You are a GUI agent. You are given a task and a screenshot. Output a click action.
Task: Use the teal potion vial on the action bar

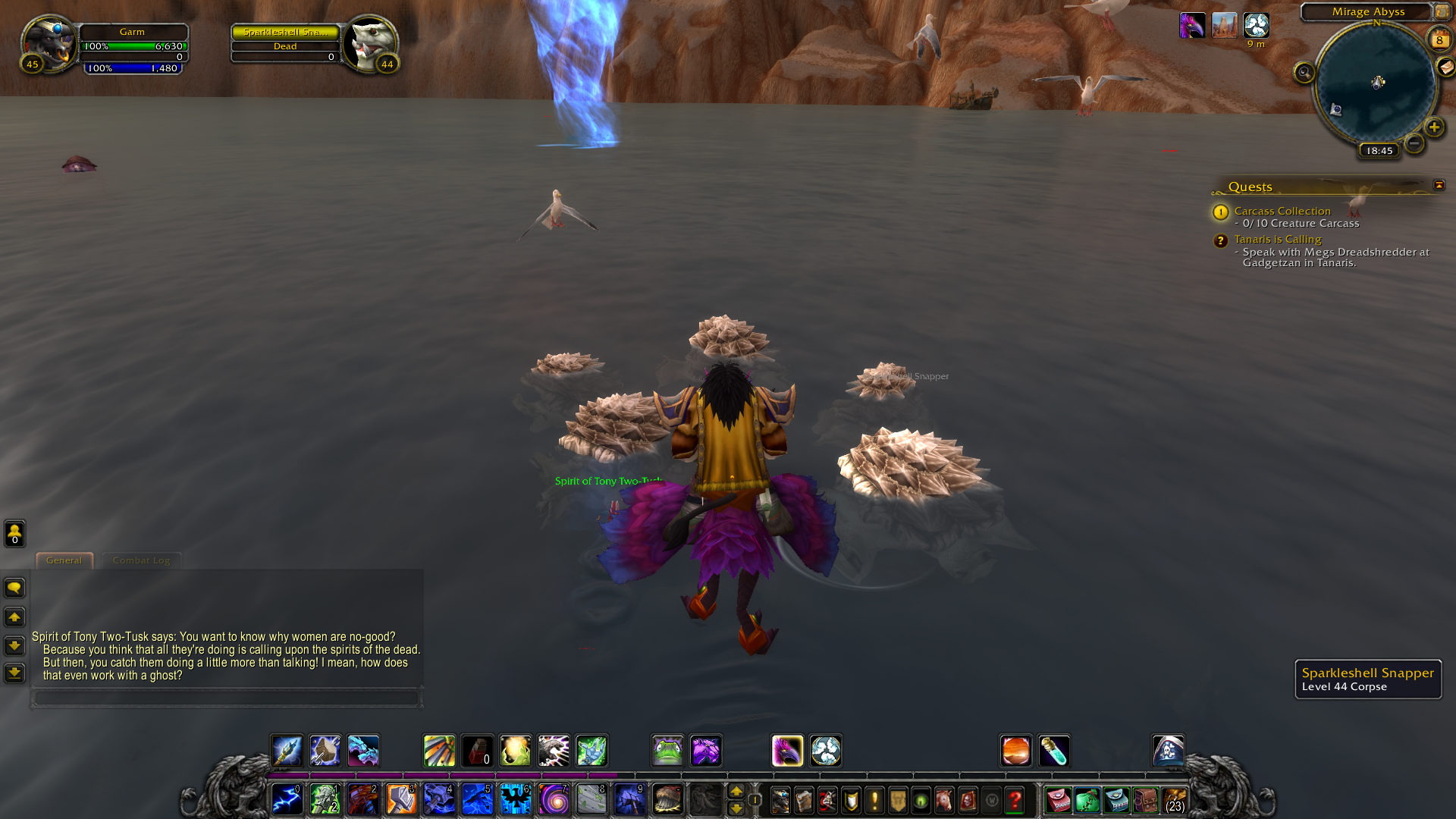1054,751
